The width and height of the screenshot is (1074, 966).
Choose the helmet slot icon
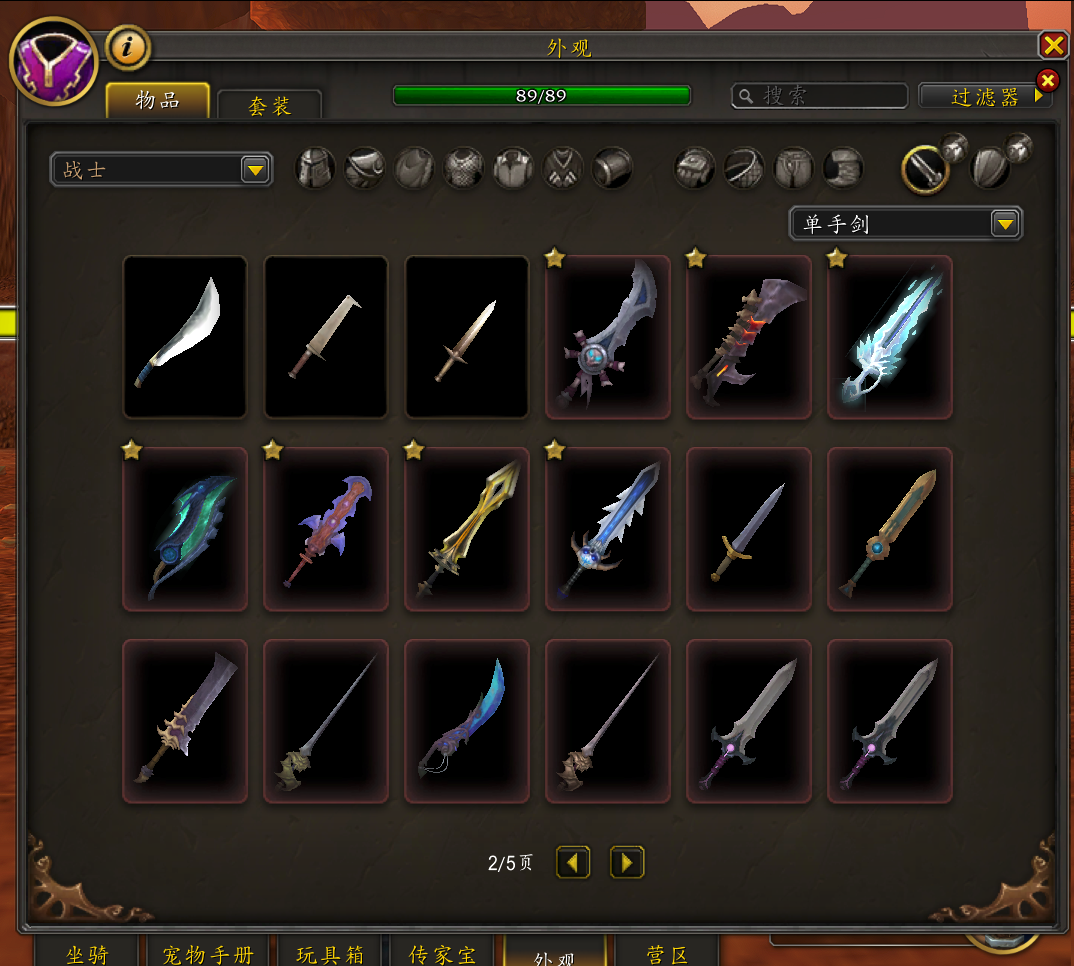coord(315,169)
